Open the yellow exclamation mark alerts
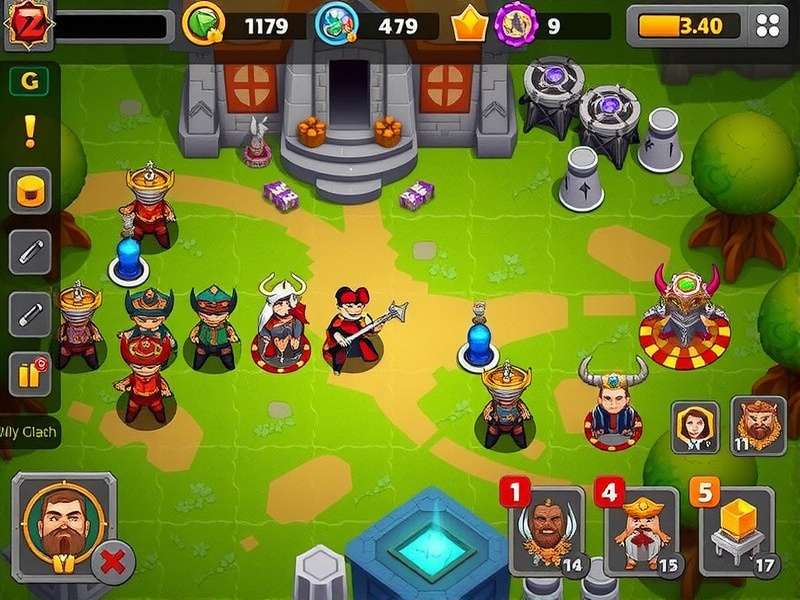This screenshot has height=600, width=800. click(x=30, y=131)
